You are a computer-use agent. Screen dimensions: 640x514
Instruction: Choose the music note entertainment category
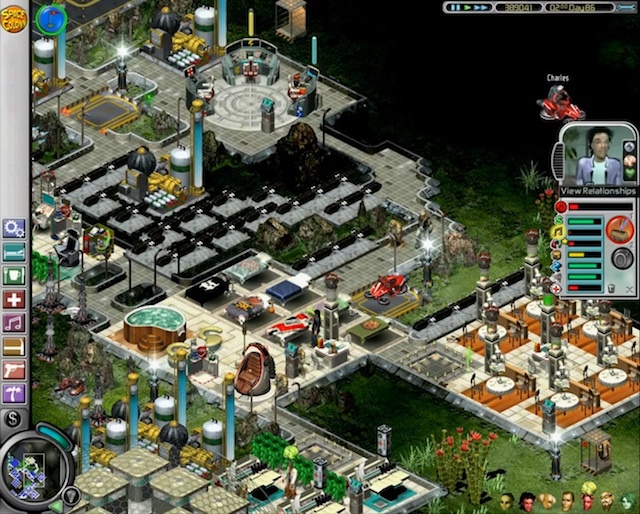(x=14, y=323)
